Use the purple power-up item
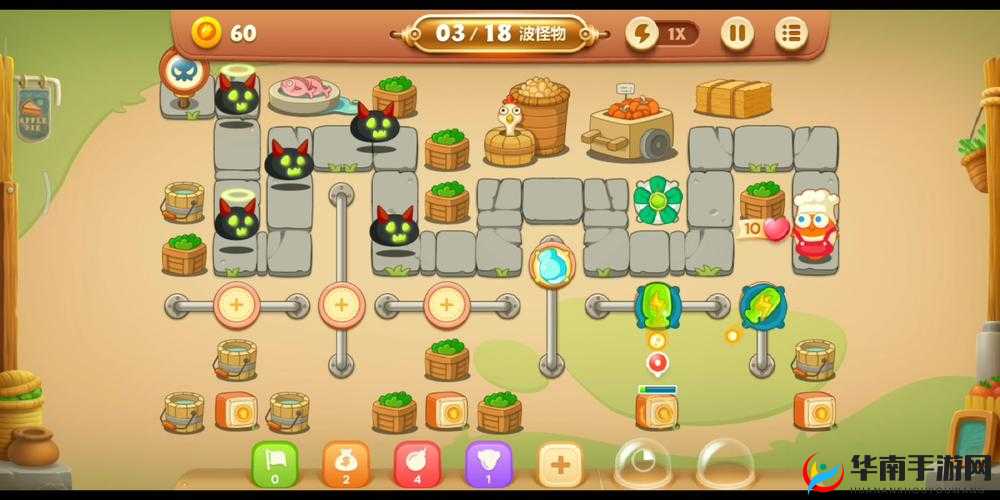Screen dimensions: 1000x500 point(490,464)
